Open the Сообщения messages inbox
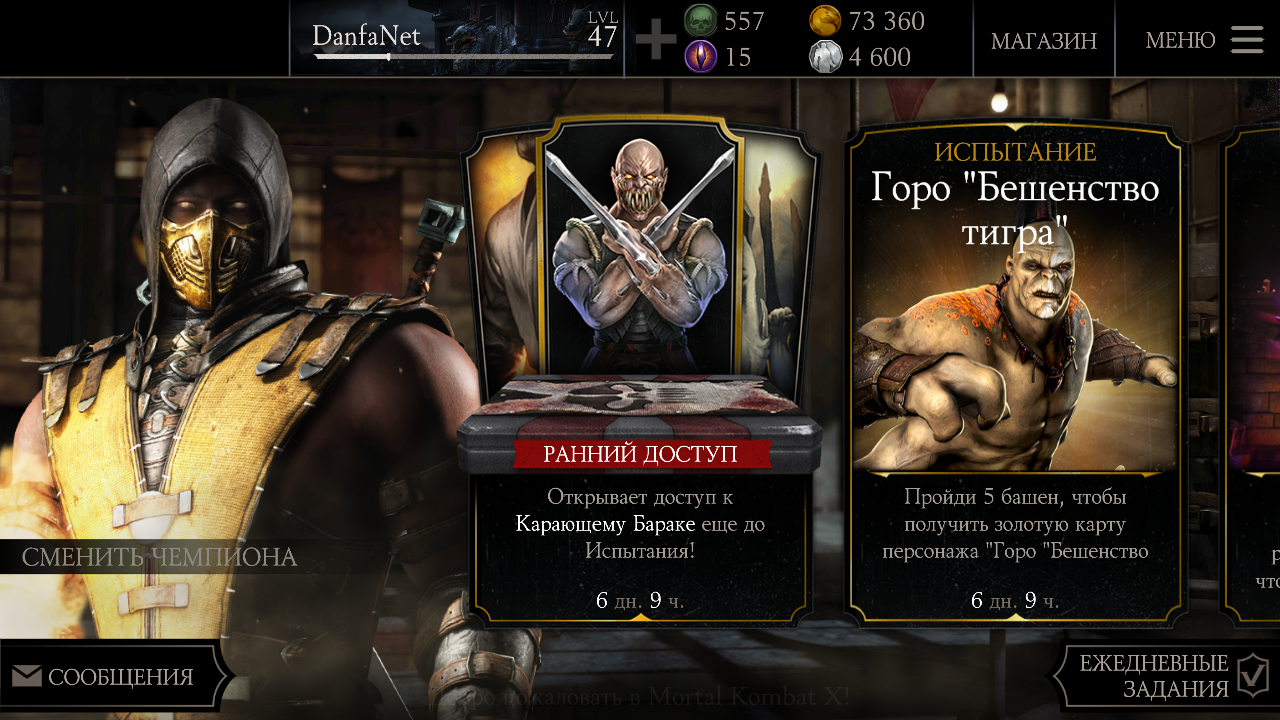This screenshot has height=720, width=1280. click(x=108, y=677)
